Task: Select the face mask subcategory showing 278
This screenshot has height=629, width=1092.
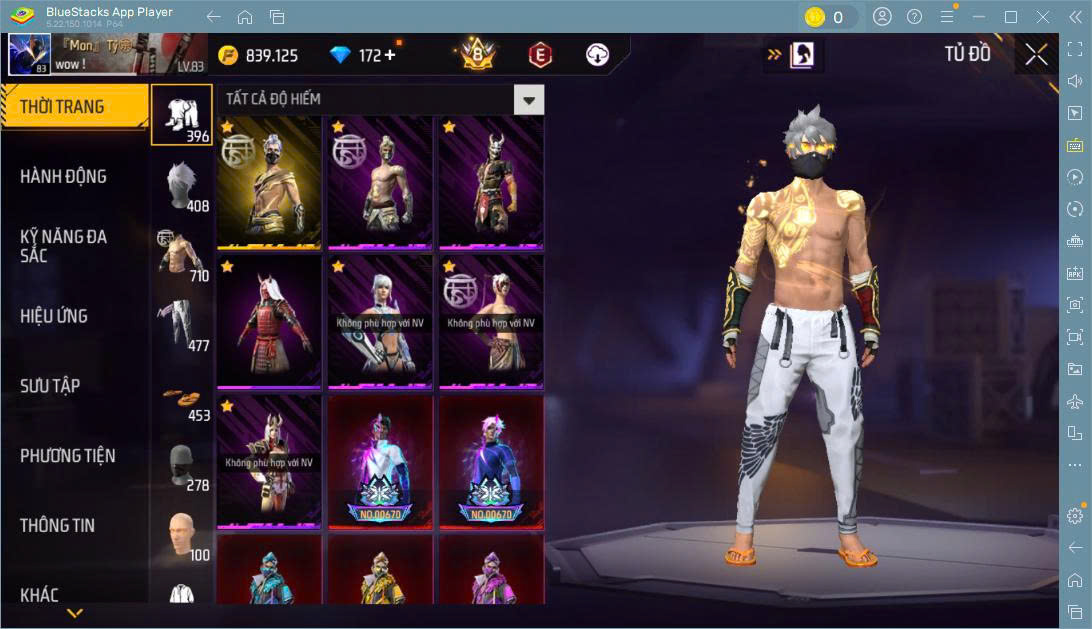Action: [x=182, y=466]
